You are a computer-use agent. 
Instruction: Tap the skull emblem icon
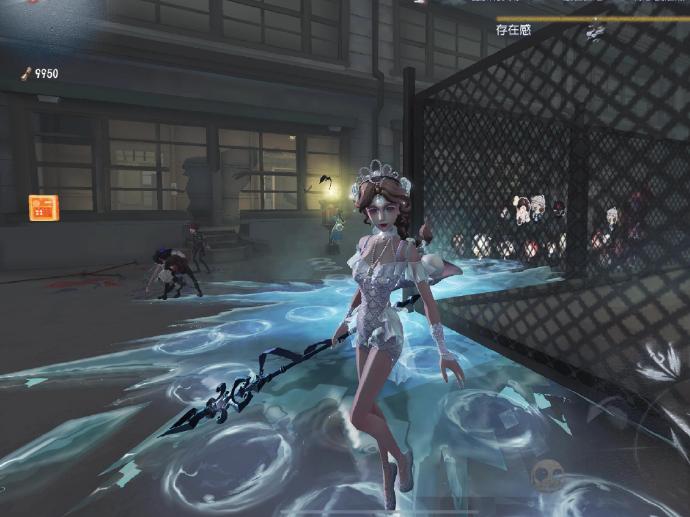point(547,473)
